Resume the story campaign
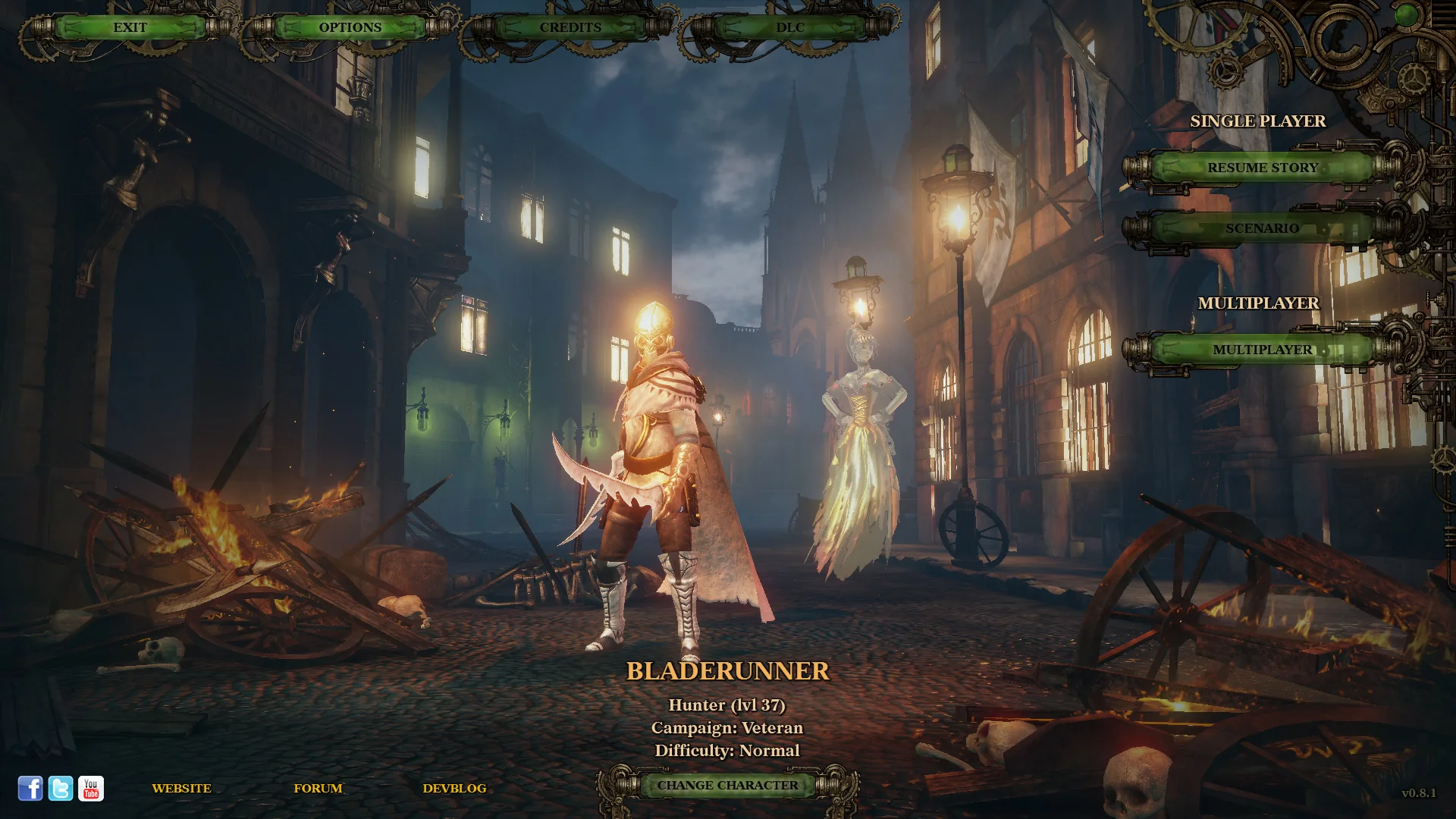Viewport: 1456px width, 819px height. (1263, 168)
